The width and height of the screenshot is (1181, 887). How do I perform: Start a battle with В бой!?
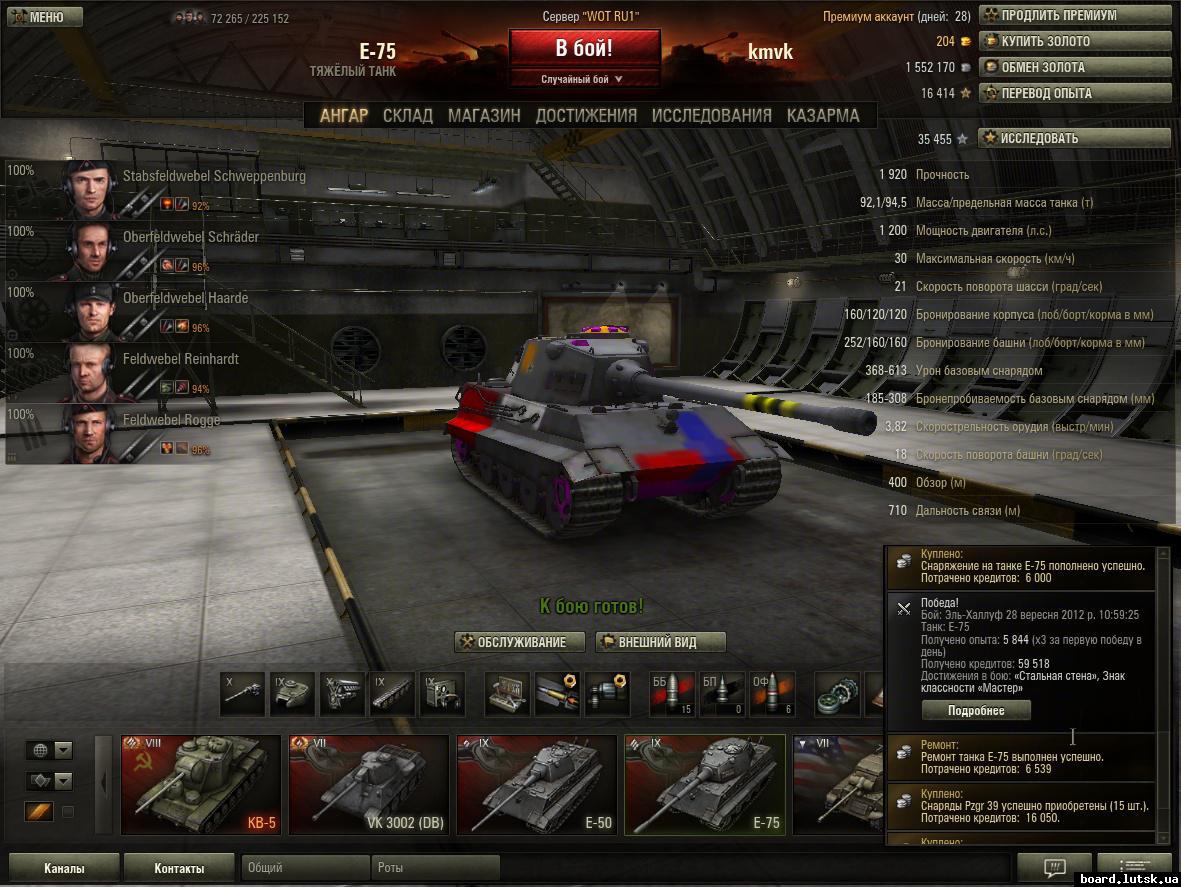click(584, 48)
